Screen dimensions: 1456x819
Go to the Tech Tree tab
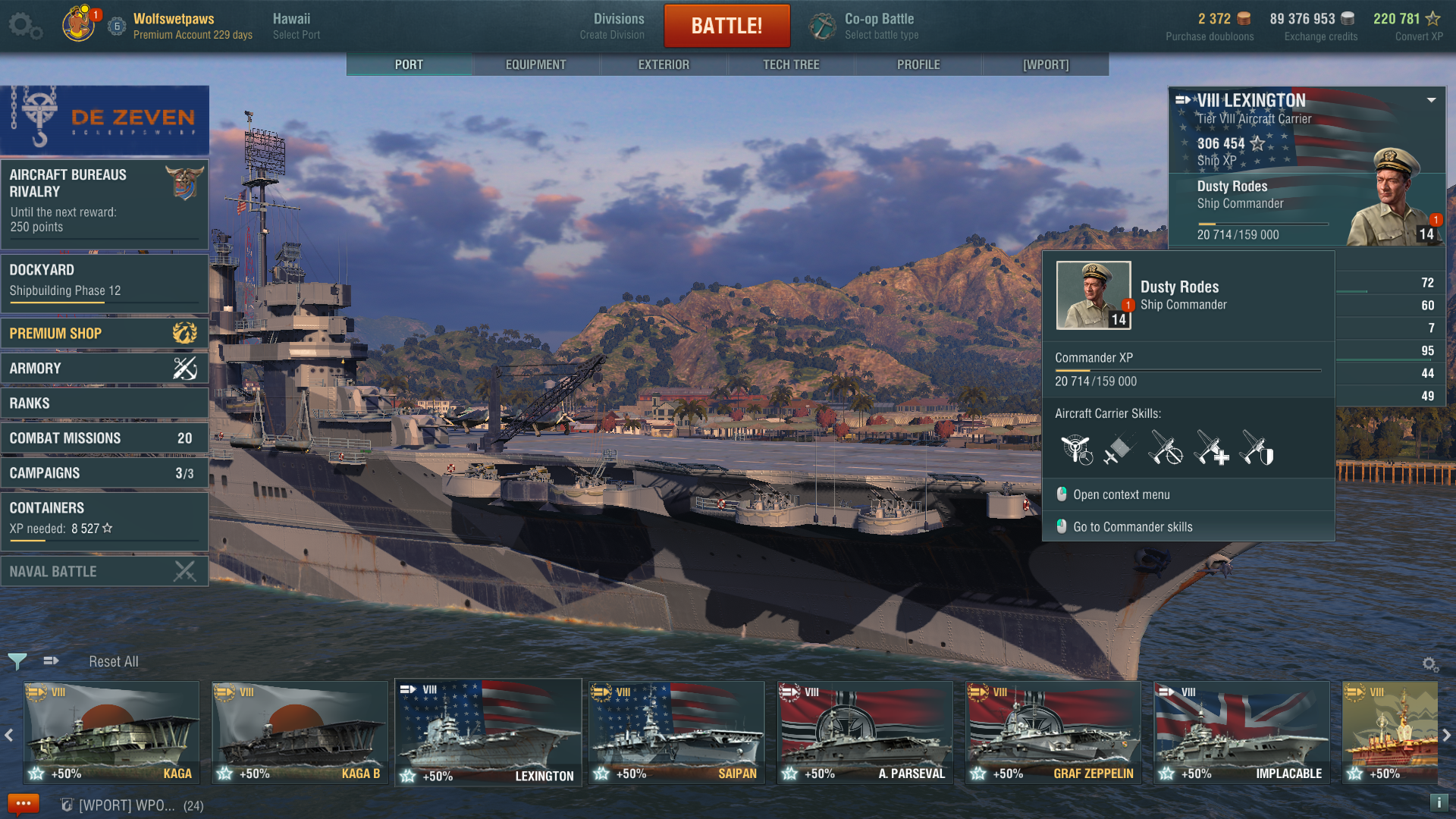[791, 64]
